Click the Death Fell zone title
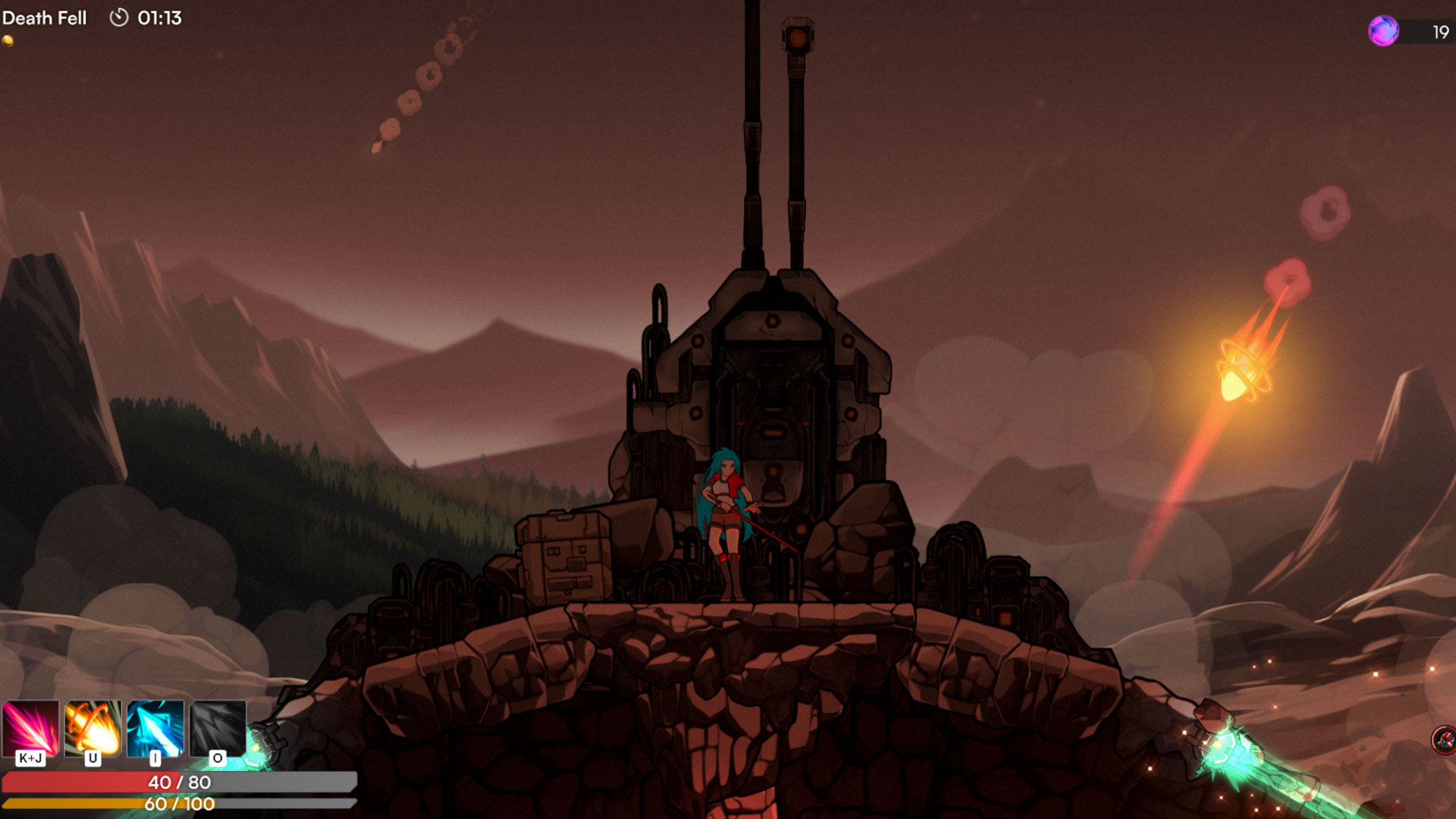The width and height of the screenshot is (1456, 819). pos(45,17)
